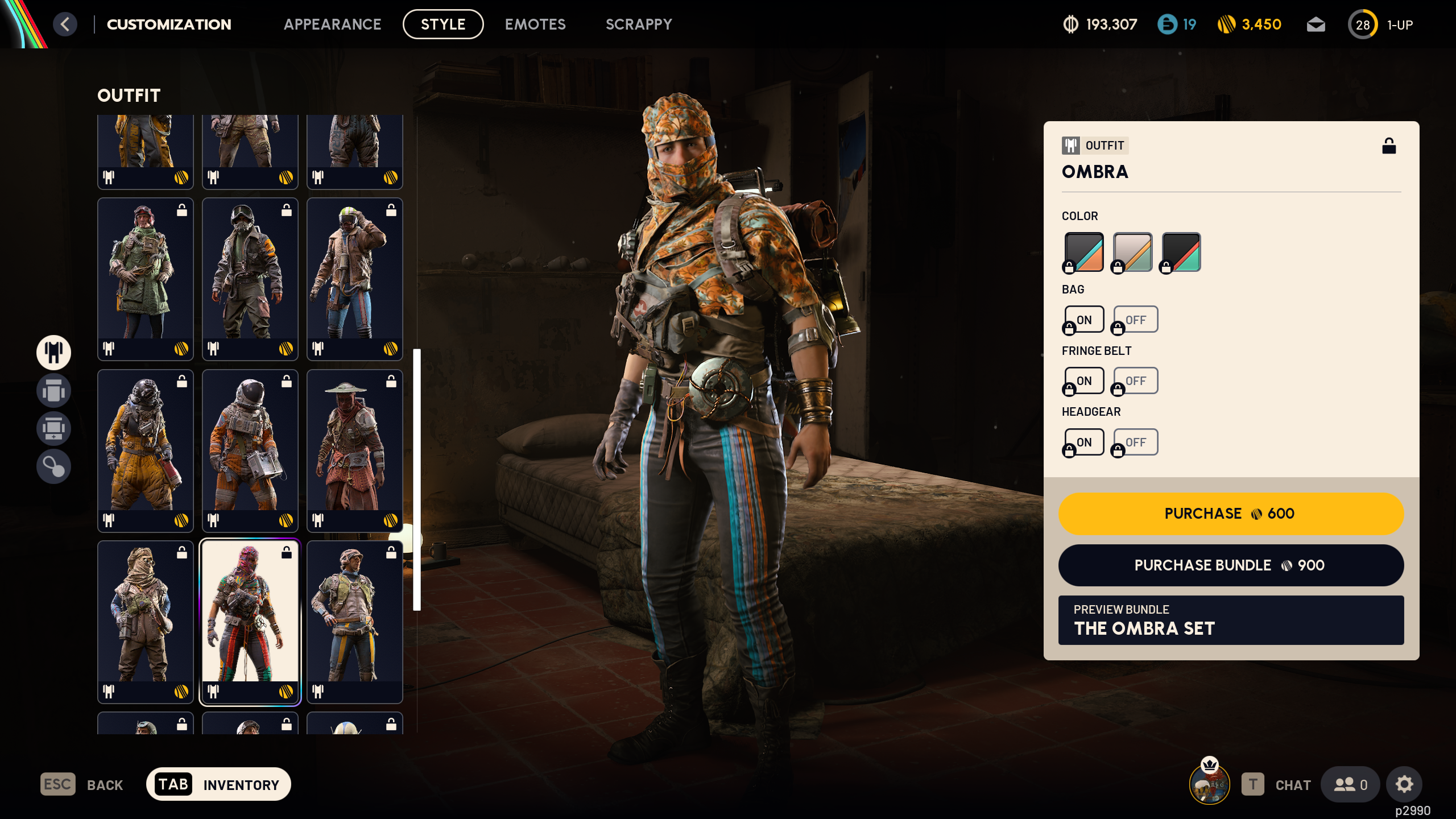1456x819 pixels.
Task: Open the Appearance tab
Action: (333, 24)
